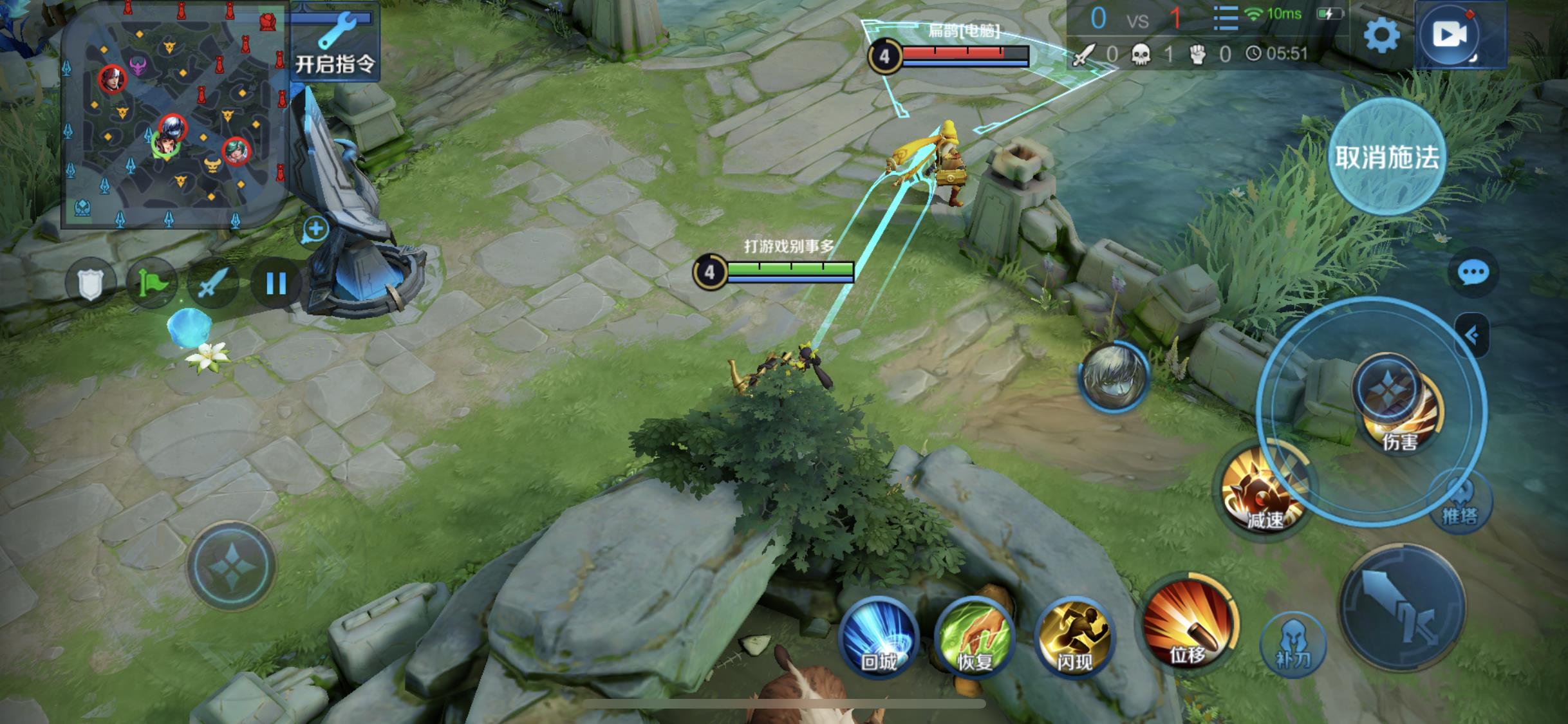The image size is (1568, 724).
Task: Send the sword attack signal
Action: 213,283
